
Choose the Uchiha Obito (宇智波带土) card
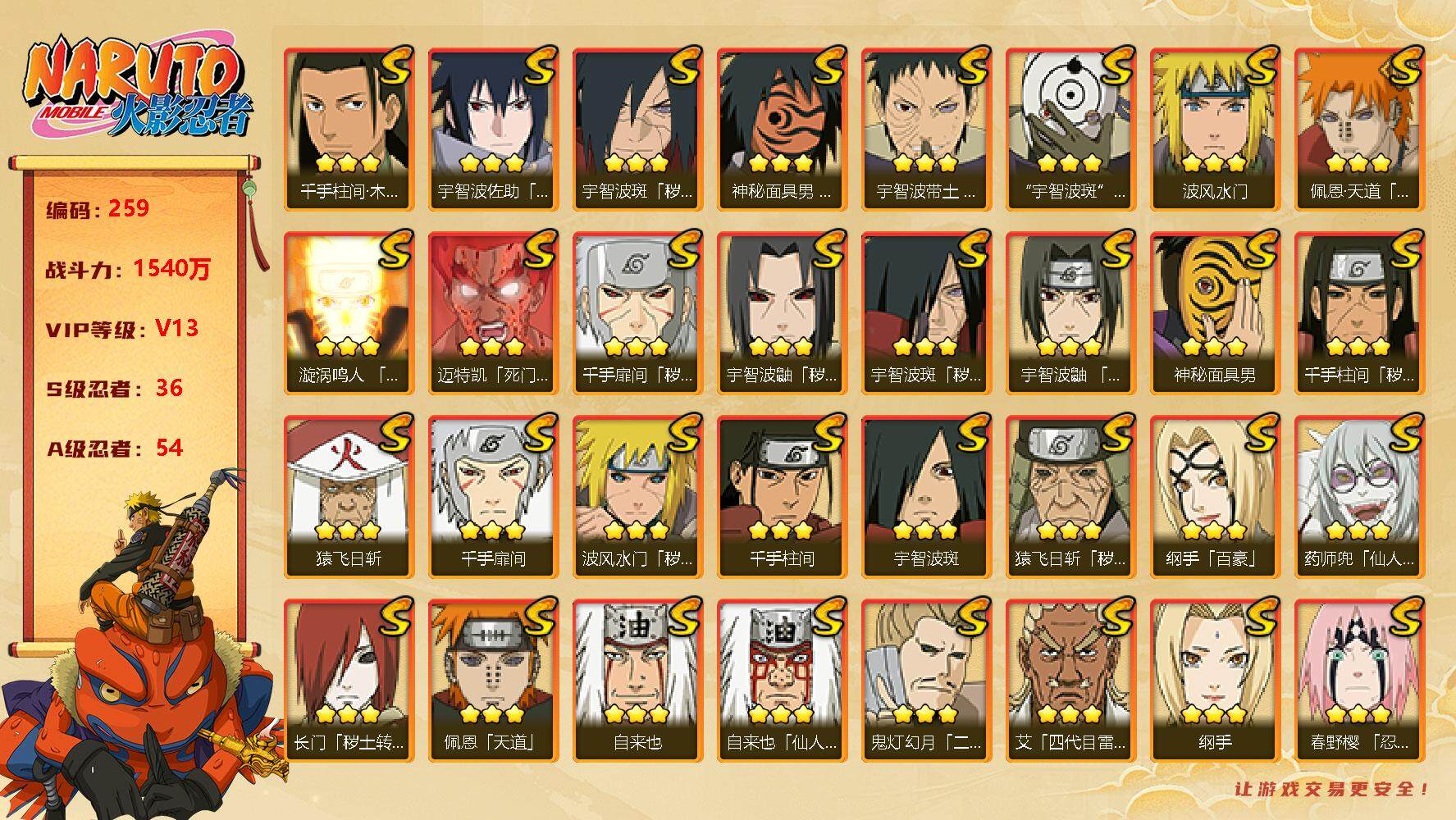(x=925, y=129)
